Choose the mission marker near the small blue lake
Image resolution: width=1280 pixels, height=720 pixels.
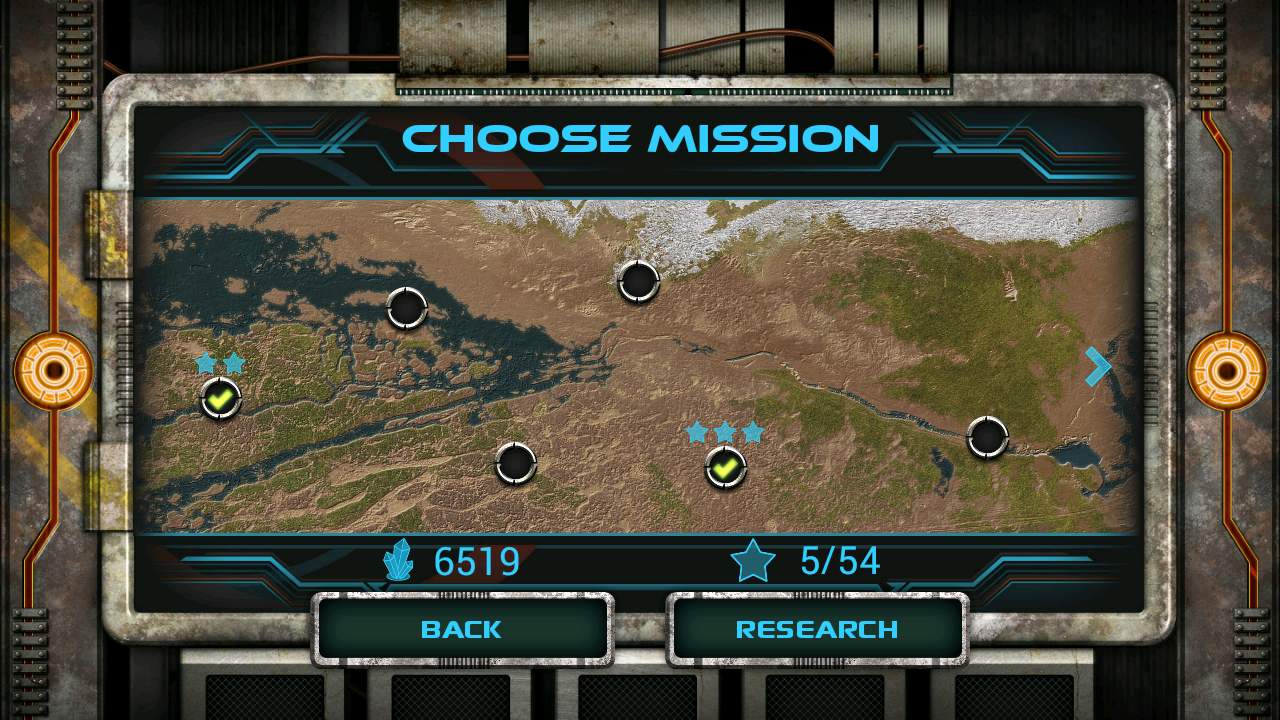(x=987, y=437)
